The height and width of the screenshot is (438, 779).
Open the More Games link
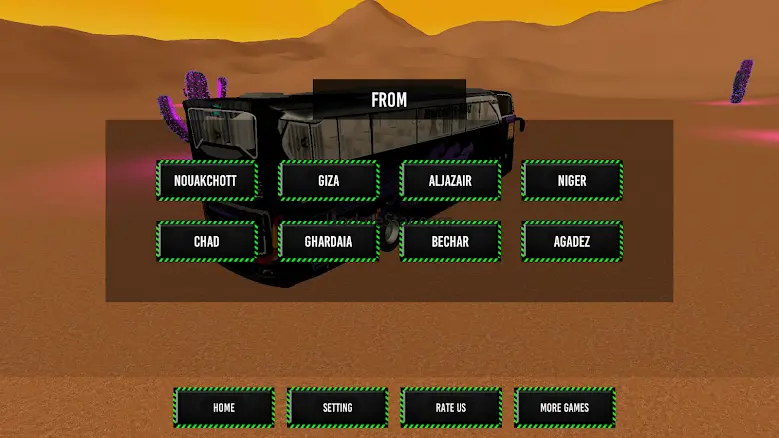coord(565,408)
